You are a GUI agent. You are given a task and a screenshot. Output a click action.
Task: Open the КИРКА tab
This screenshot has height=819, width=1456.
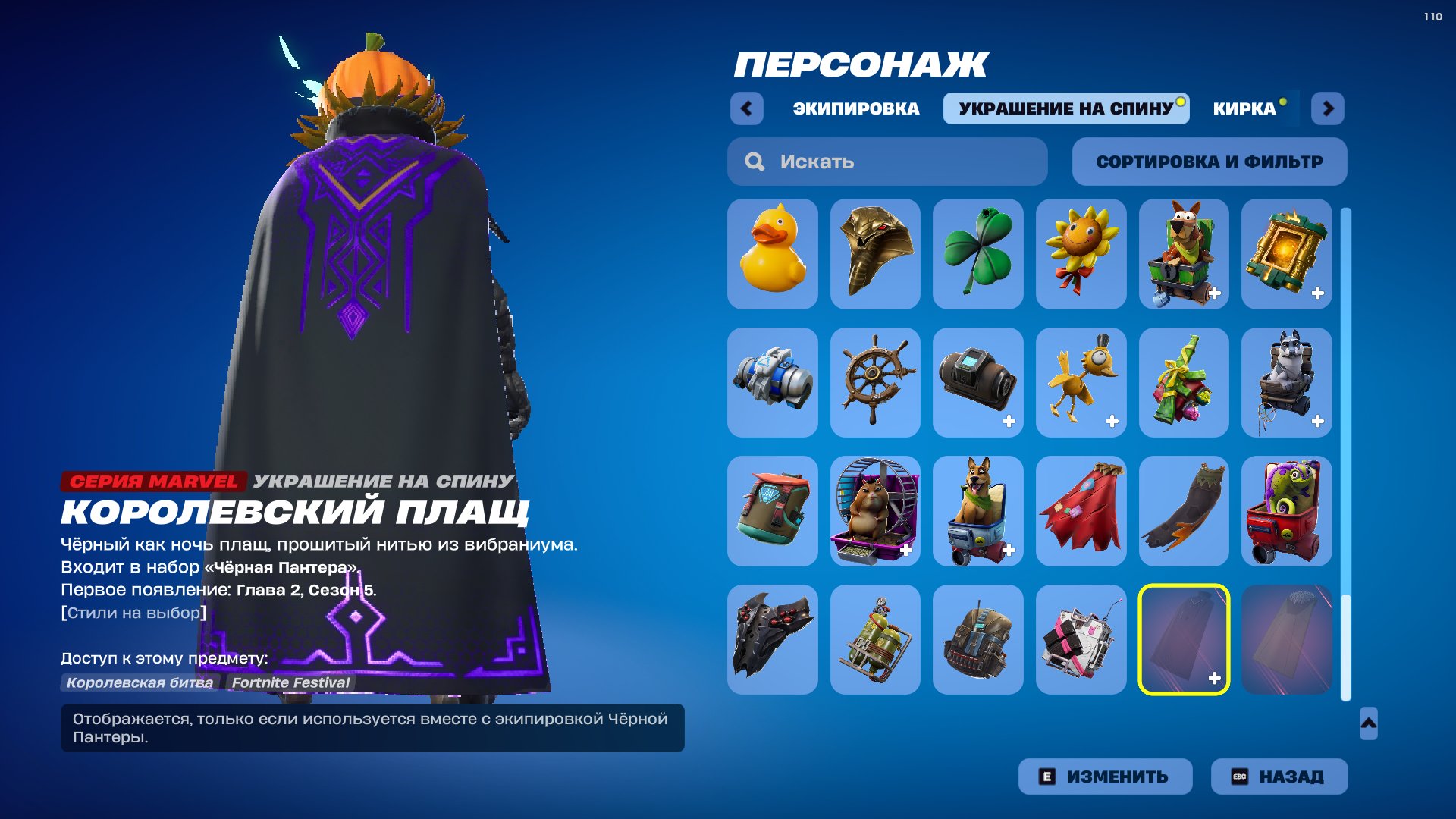click(1244, 108)
